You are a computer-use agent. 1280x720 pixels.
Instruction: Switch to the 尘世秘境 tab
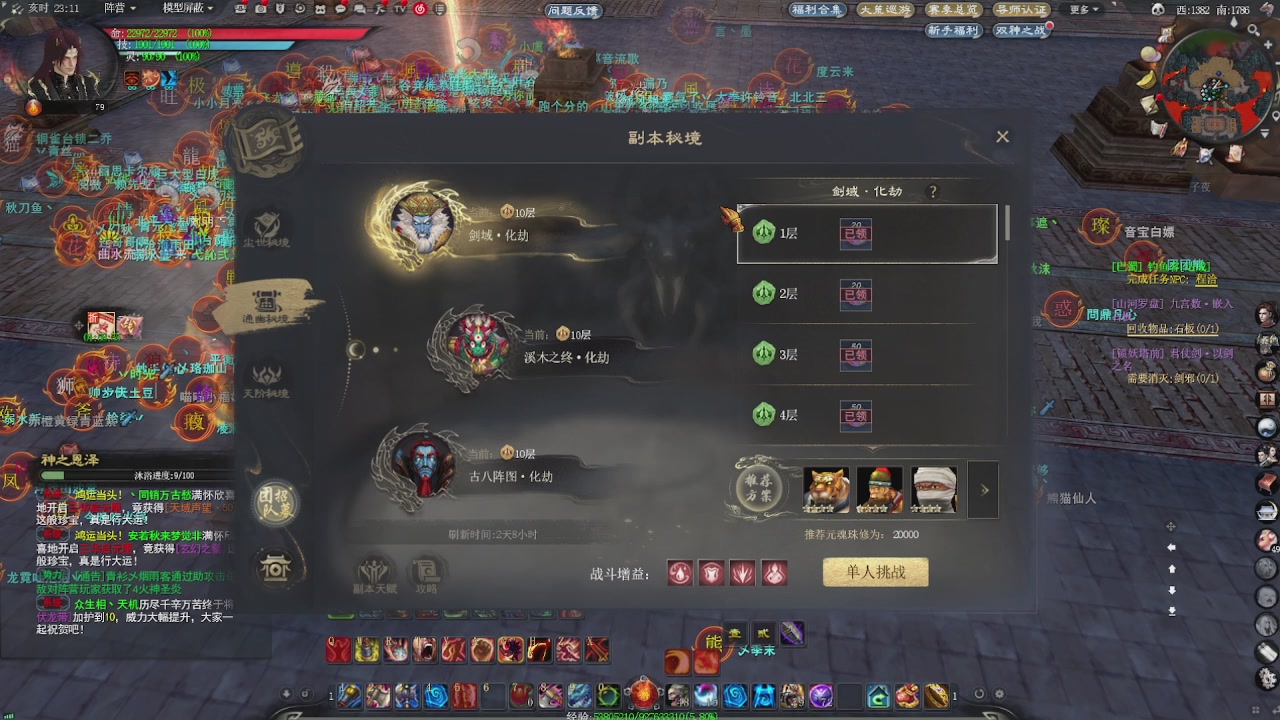click(265, 227)
